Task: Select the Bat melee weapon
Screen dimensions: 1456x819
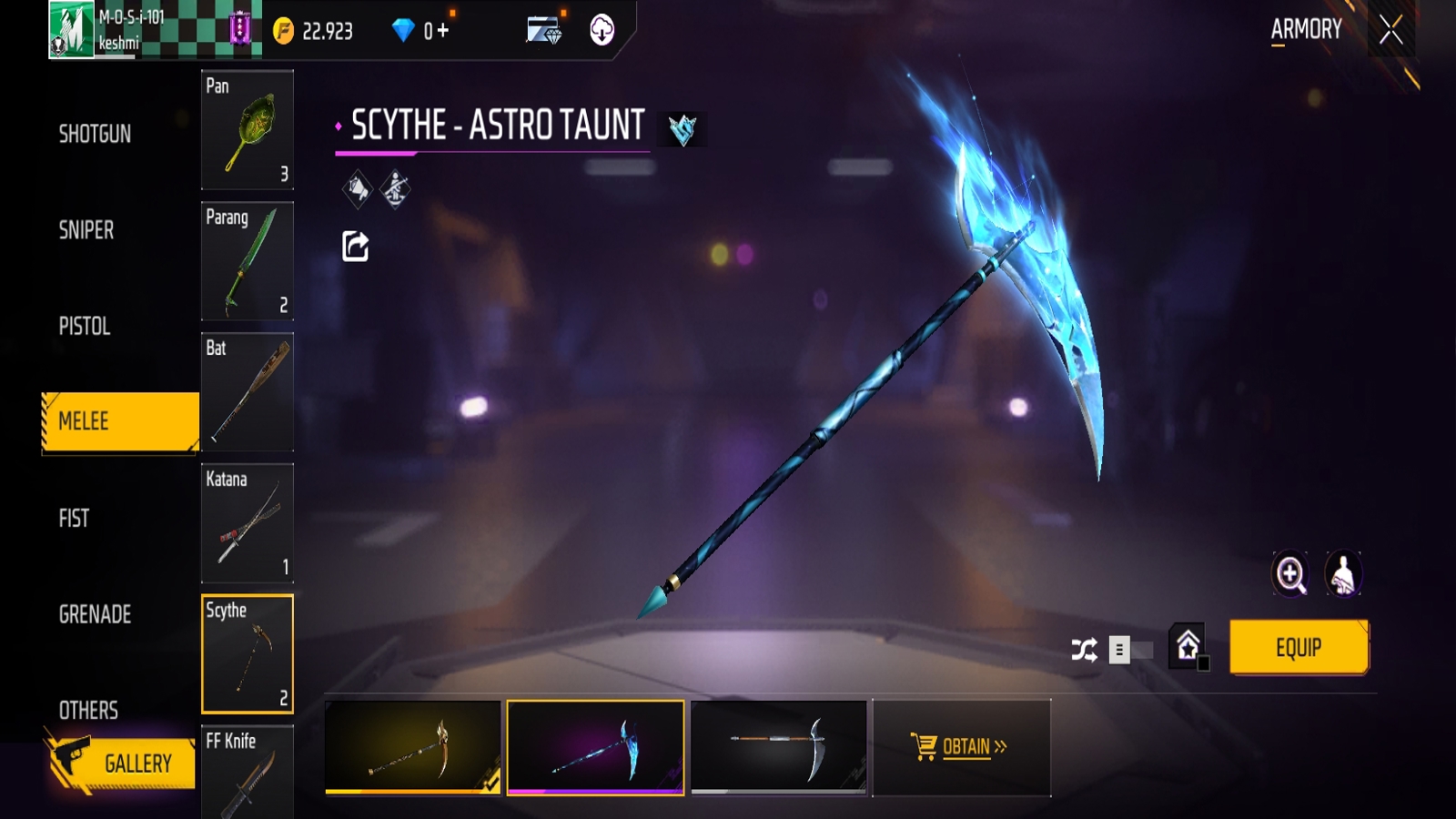Action: (x=247, y=392)
